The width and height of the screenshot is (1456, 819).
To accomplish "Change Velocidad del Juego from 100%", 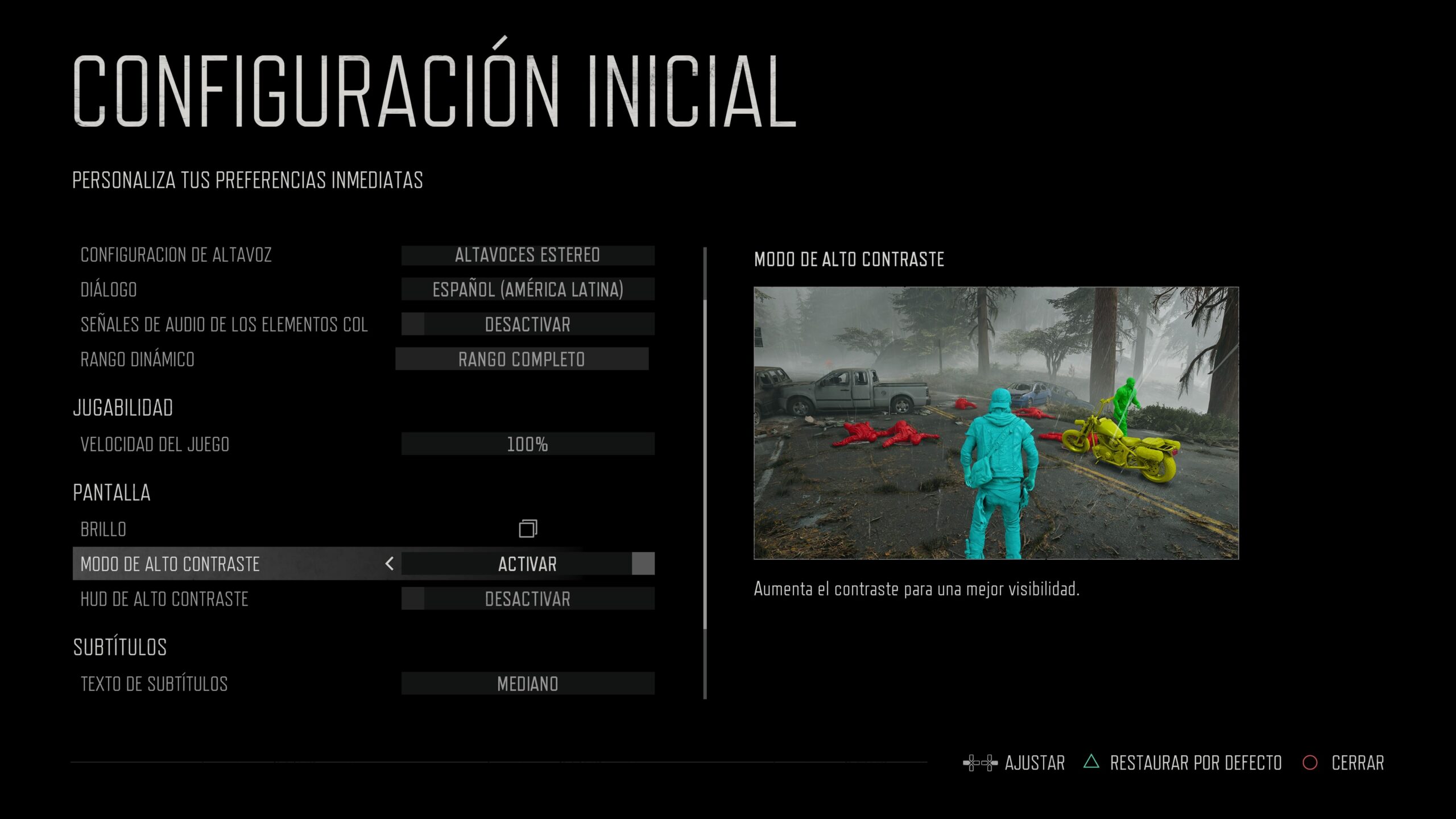I will (527, 444).
